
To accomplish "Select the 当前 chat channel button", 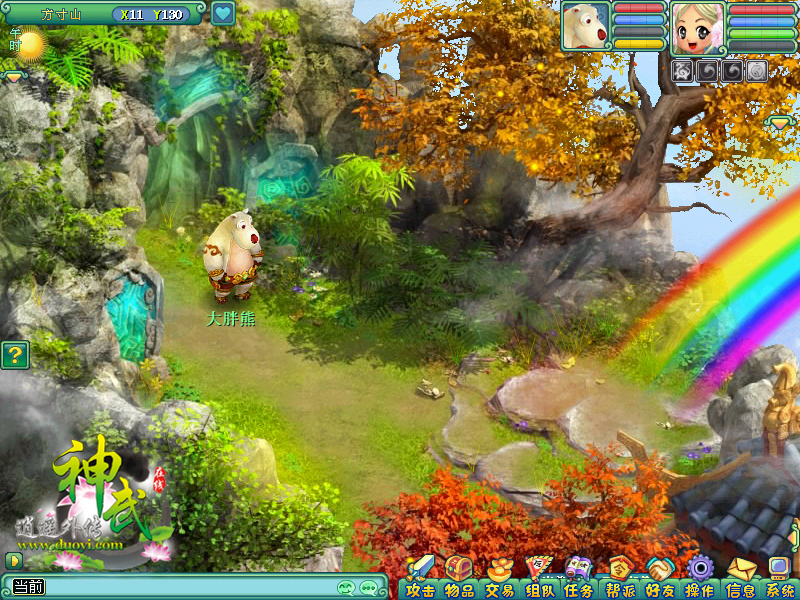I will (x=28, y=587).
